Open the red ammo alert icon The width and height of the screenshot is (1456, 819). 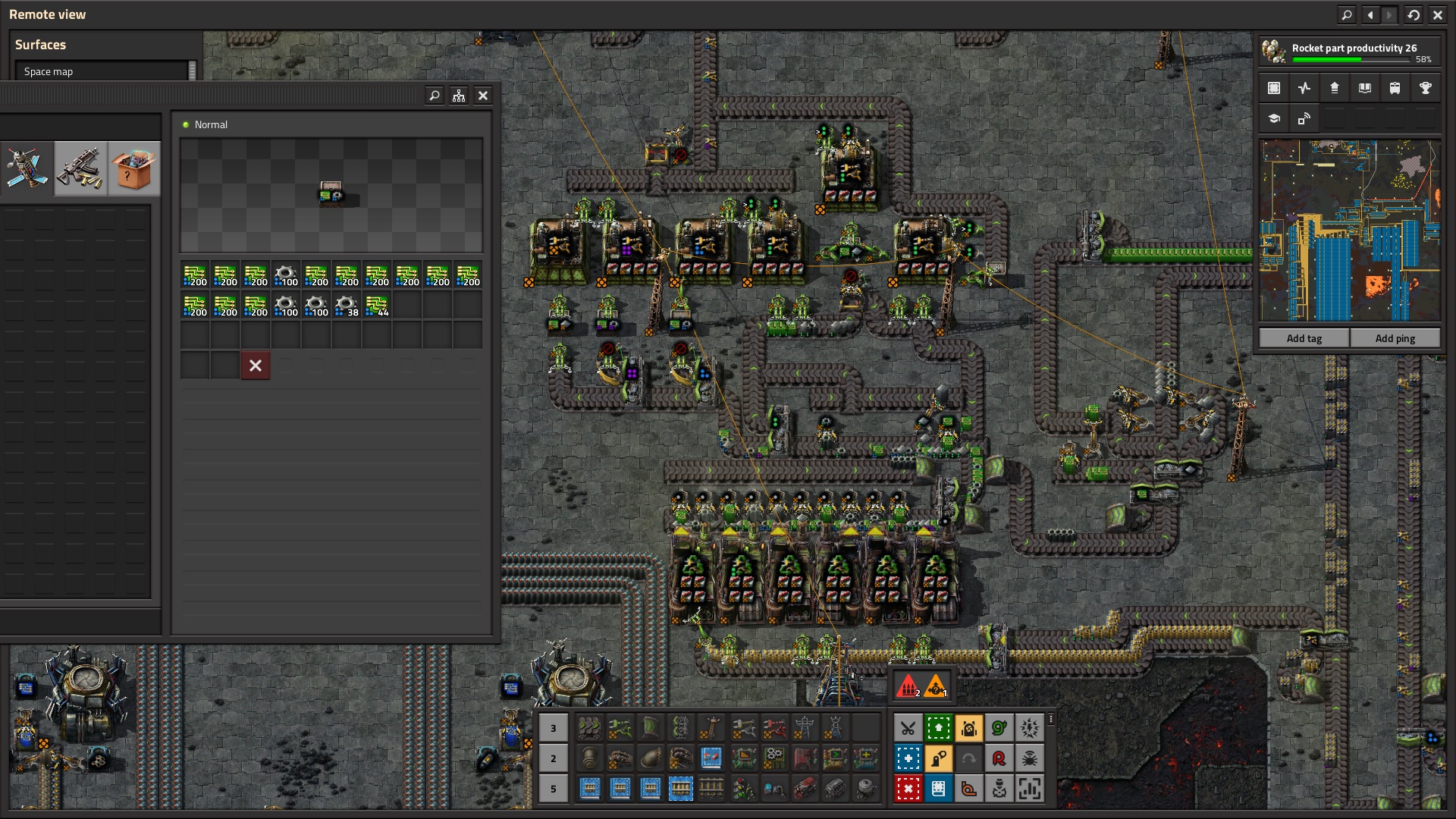tap(908, 687)
